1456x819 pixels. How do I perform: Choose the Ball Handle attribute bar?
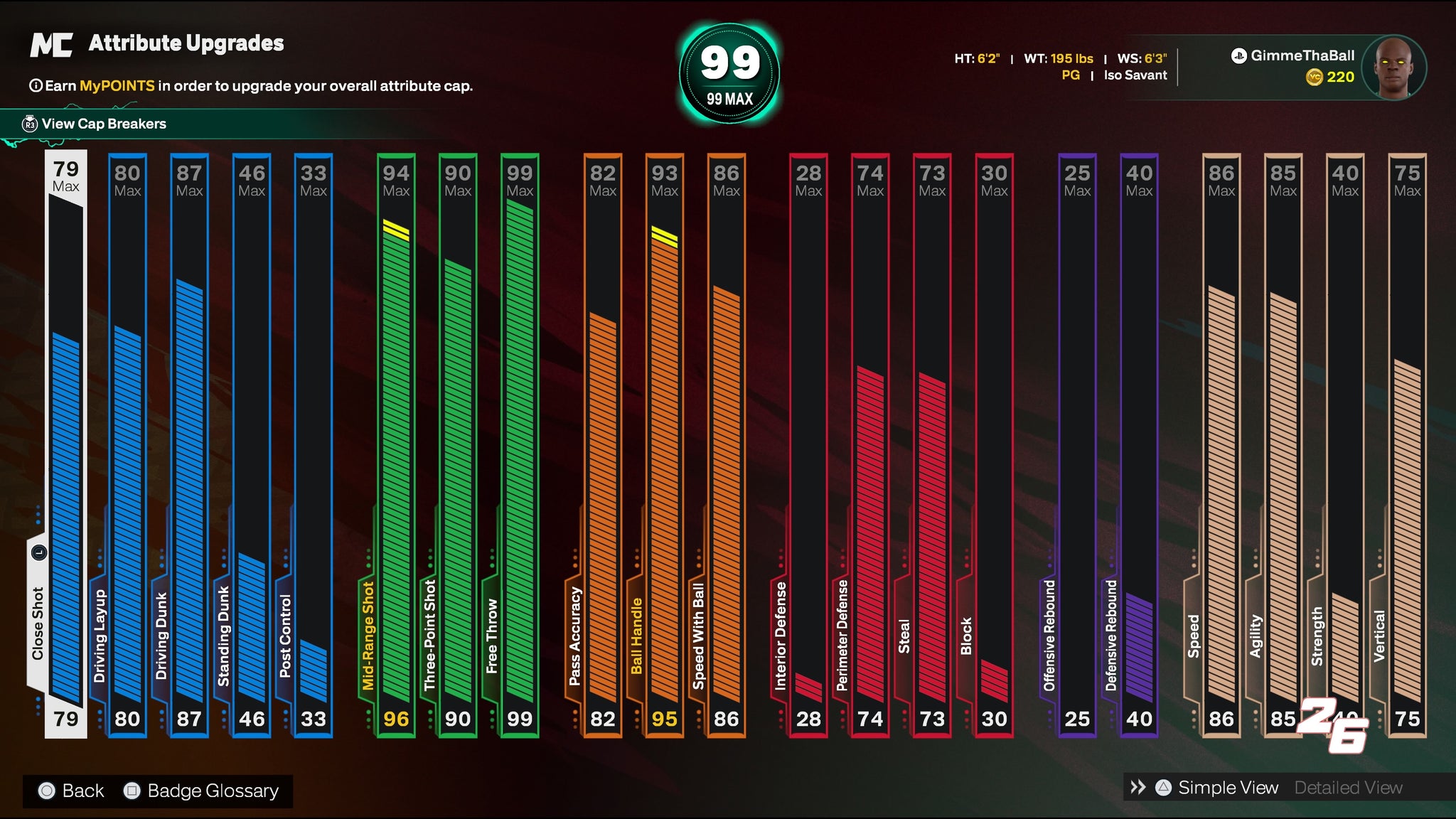(665, 444)
